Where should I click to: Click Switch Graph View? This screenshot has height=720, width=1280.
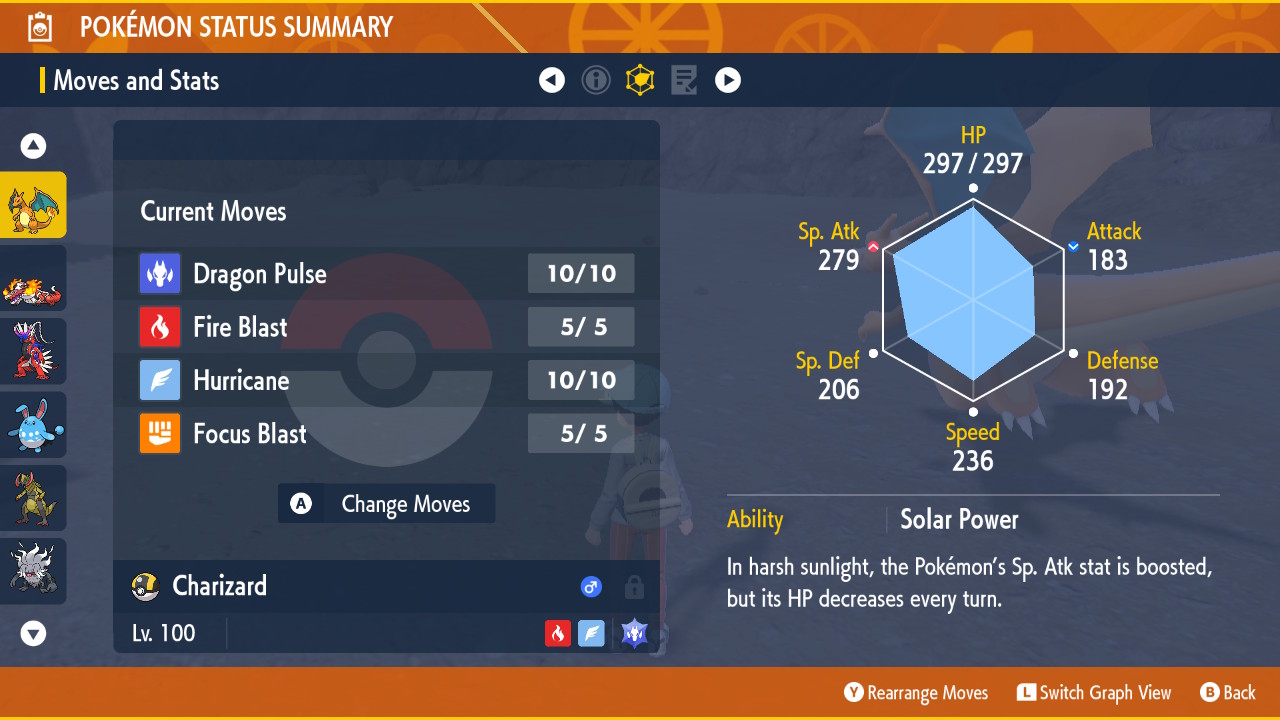1094,692
